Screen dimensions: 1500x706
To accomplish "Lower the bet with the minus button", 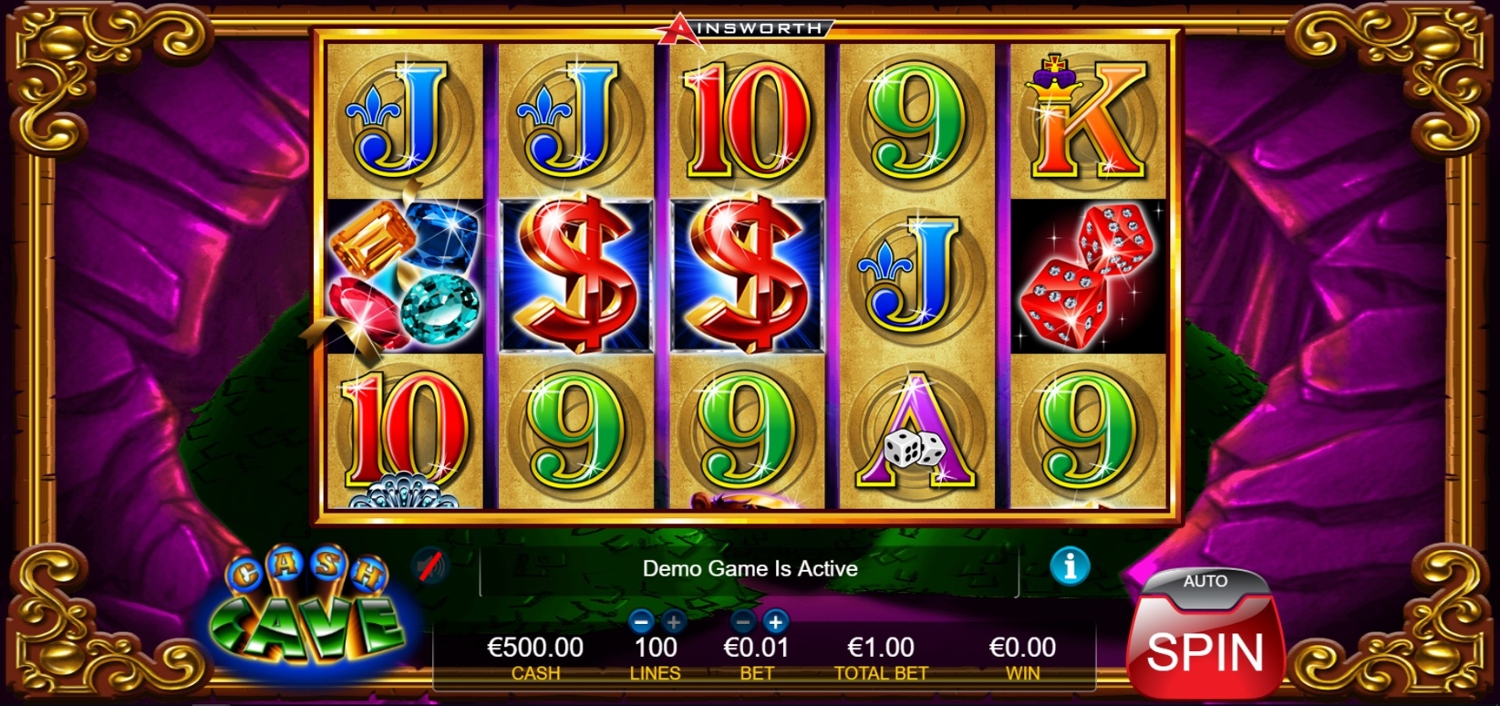I will click(x=745, y=620).
